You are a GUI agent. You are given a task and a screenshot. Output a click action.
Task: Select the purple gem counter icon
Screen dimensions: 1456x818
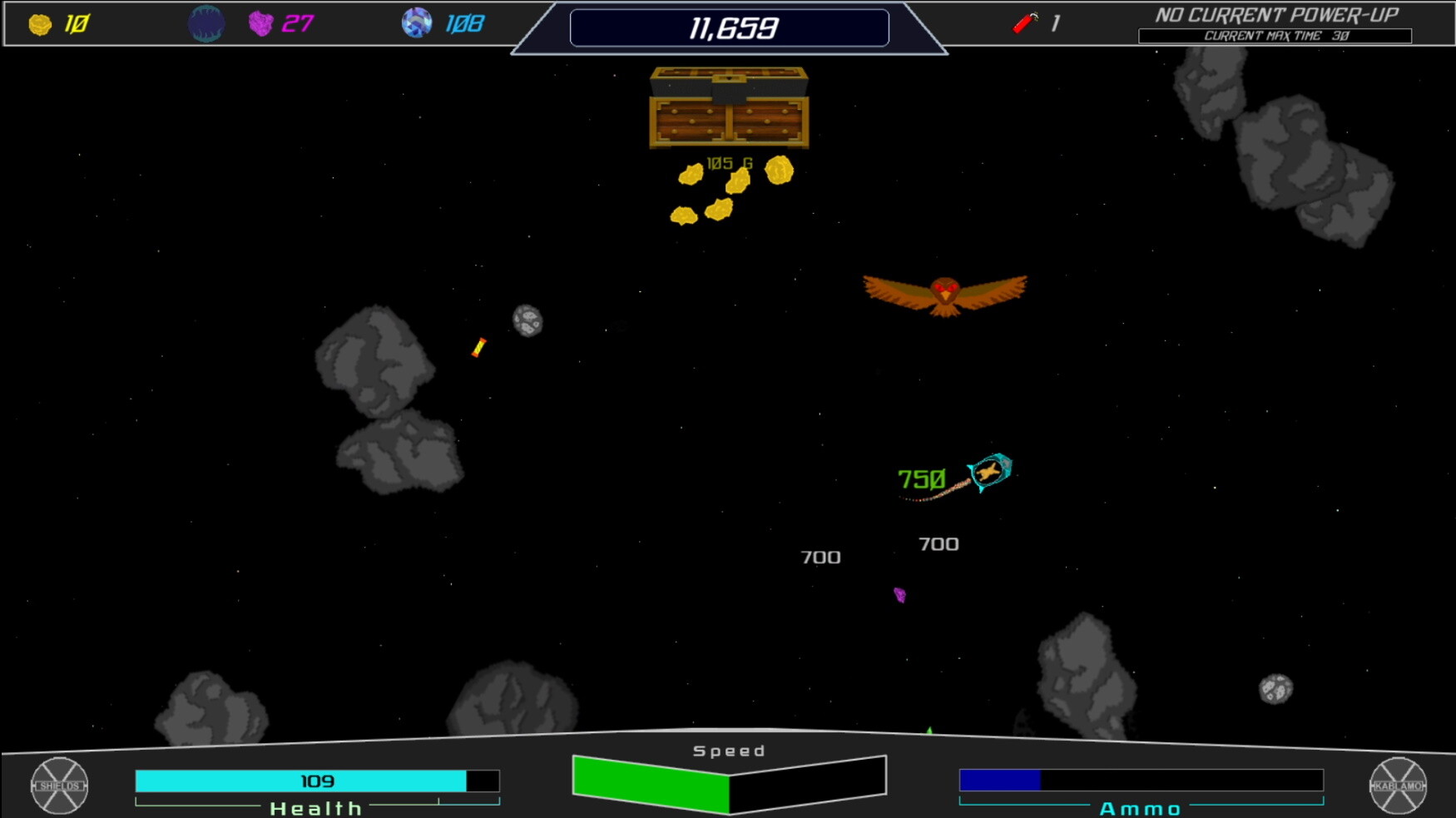(260, 23)
